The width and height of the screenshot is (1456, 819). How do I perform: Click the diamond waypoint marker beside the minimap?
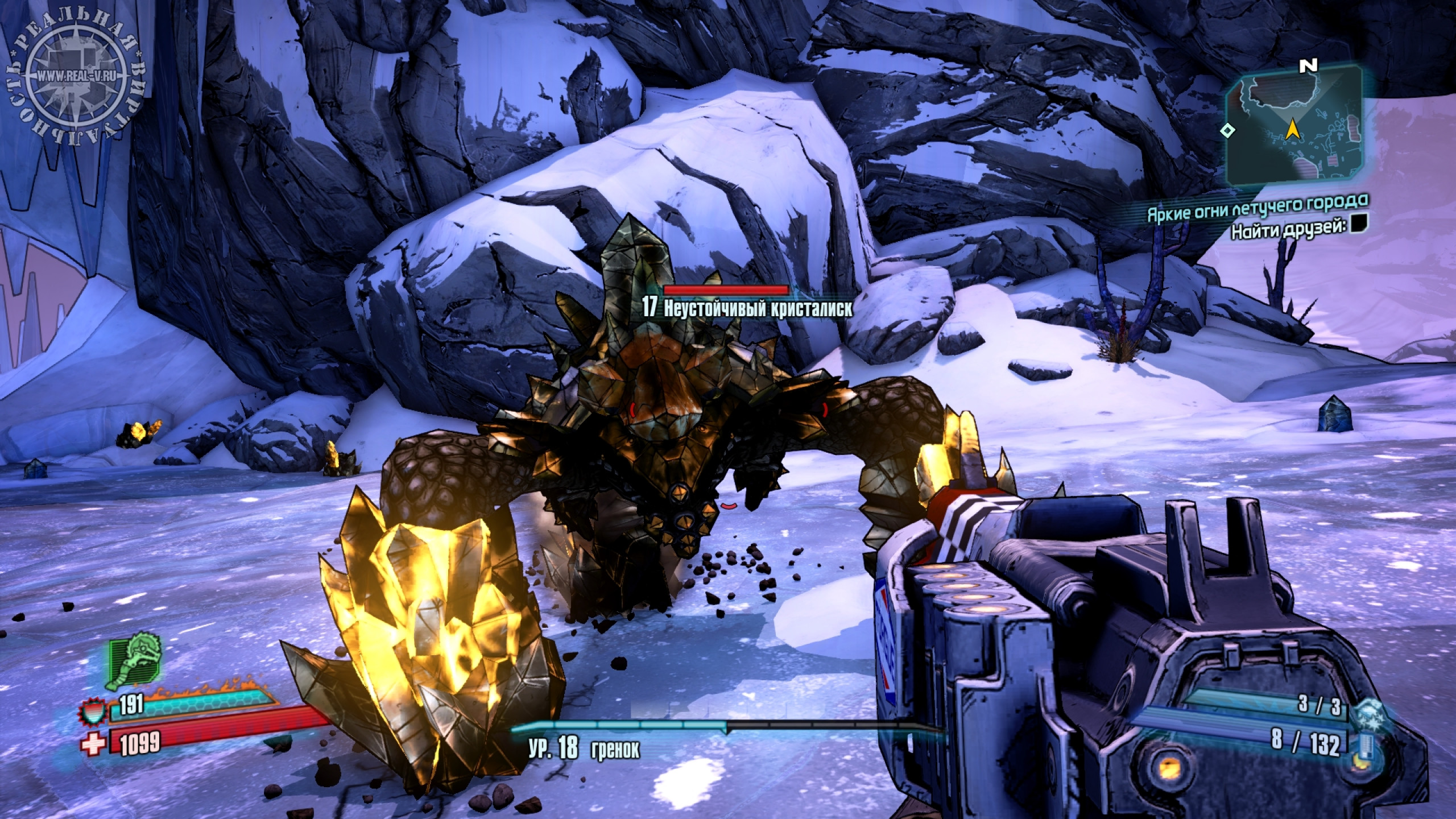pyautogui.click(x=1227, y=130)
